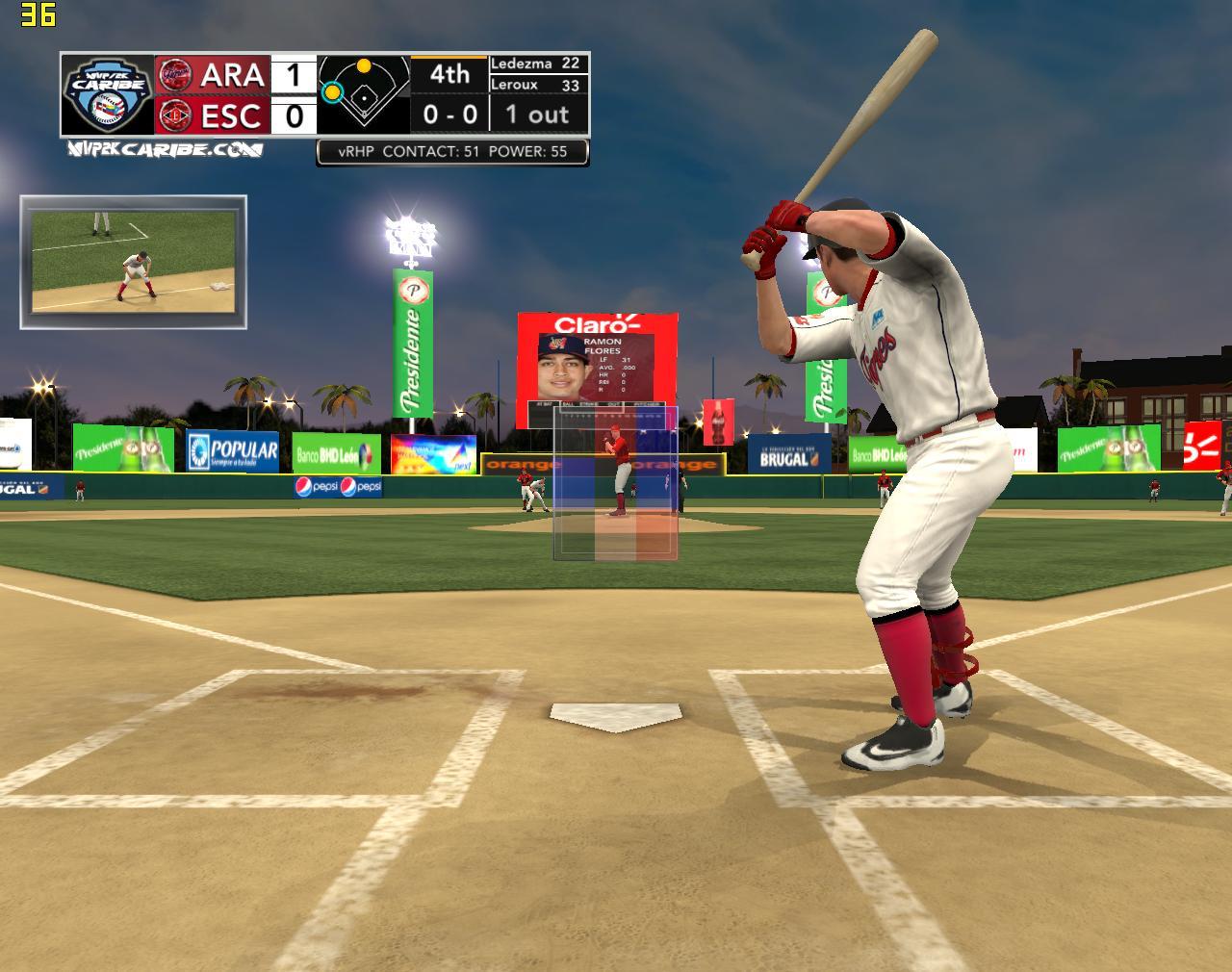Click the baserunner picture-in-picture window
1232x972 pixels.
click(x=133, y=262)
